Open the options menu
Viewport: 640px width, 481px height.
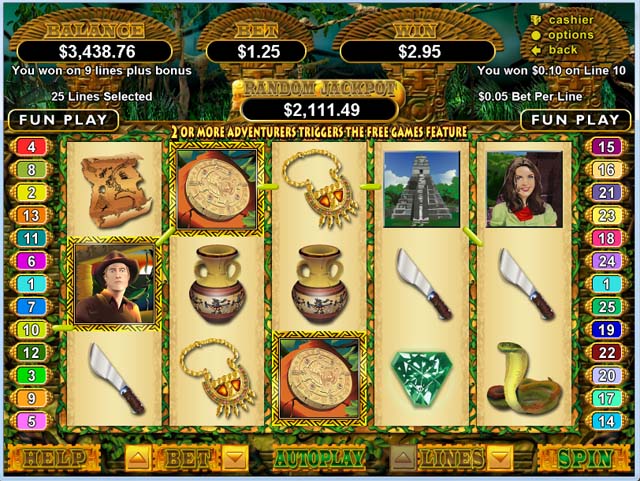coord(569,35)
